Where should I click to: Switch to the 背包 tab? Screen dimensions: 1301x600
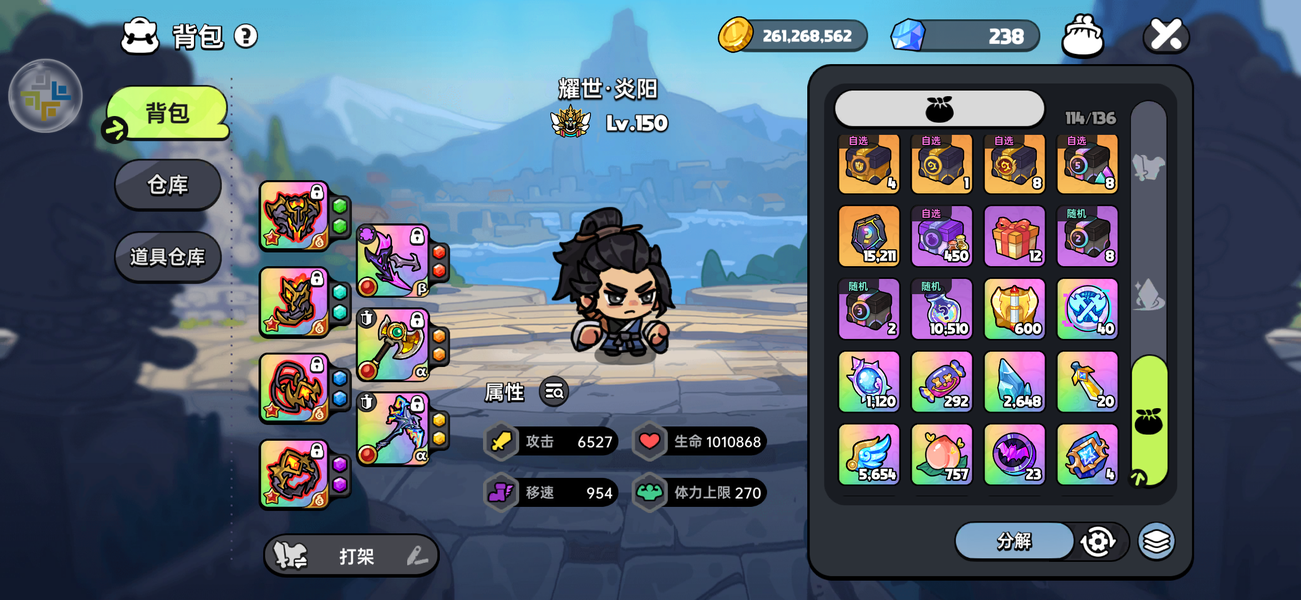[x=167, y=113]
